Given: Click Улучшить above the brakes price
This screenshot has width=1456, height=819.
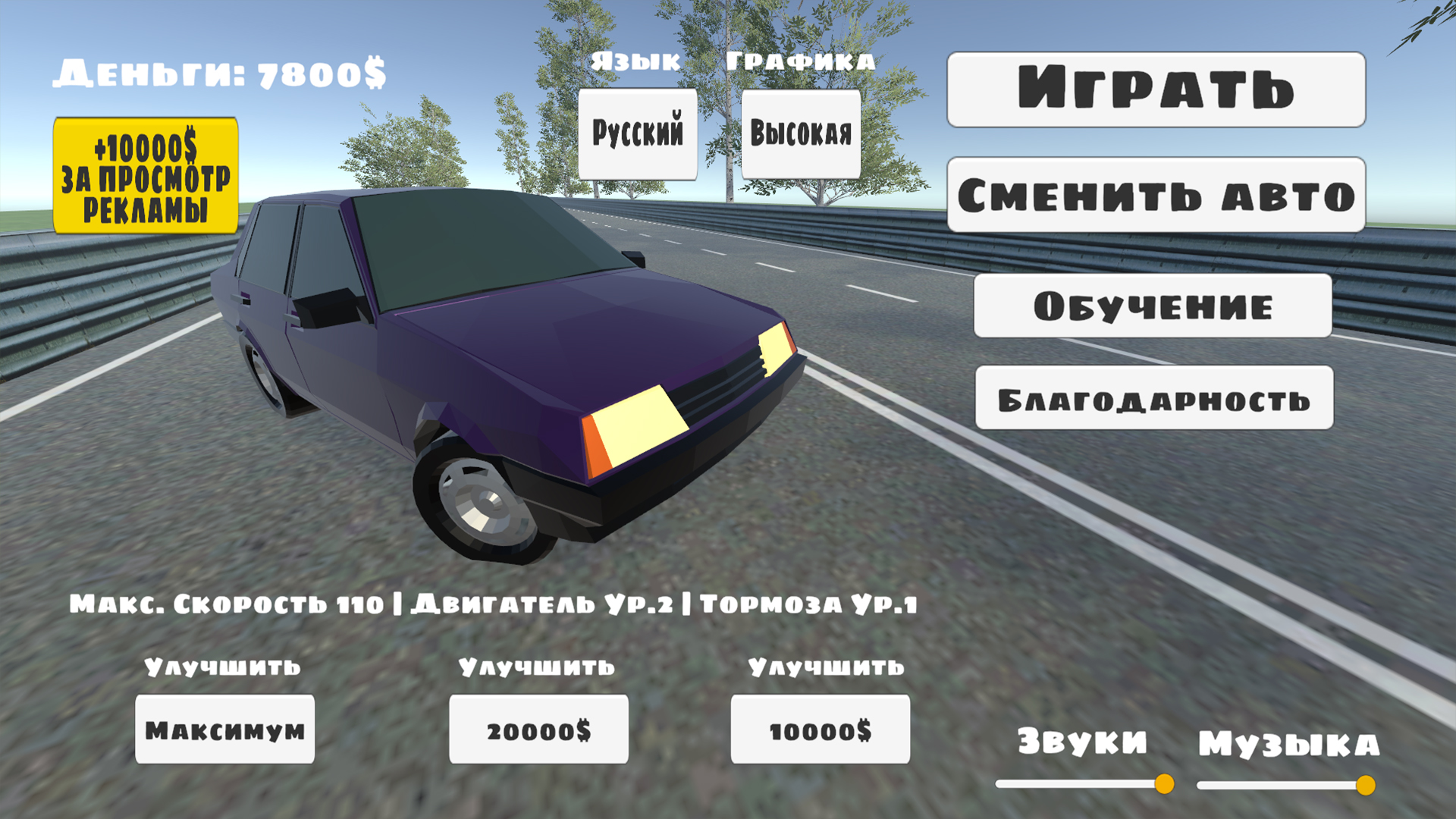Looking at the screenshot, I should (x=824, y=669).
